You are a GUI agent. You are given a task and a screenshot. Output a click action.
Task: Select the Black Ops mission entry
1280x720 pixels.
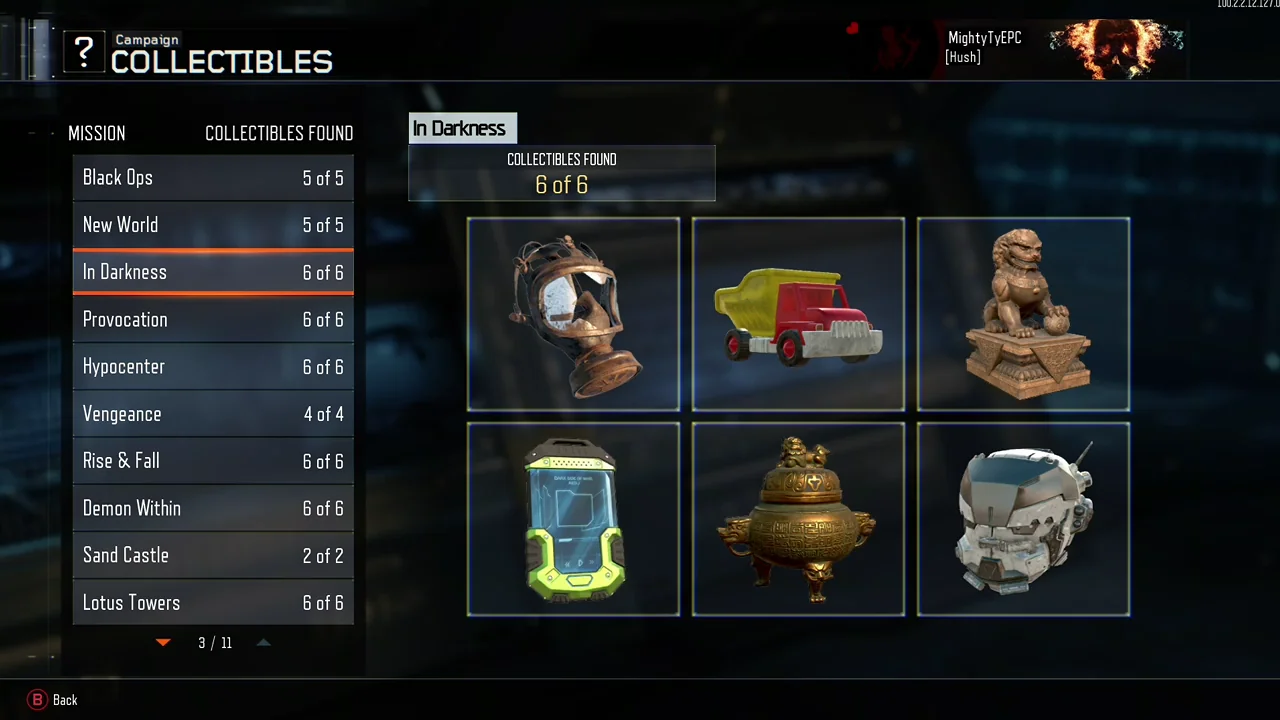pyautogui.click(x=212, y=178)
